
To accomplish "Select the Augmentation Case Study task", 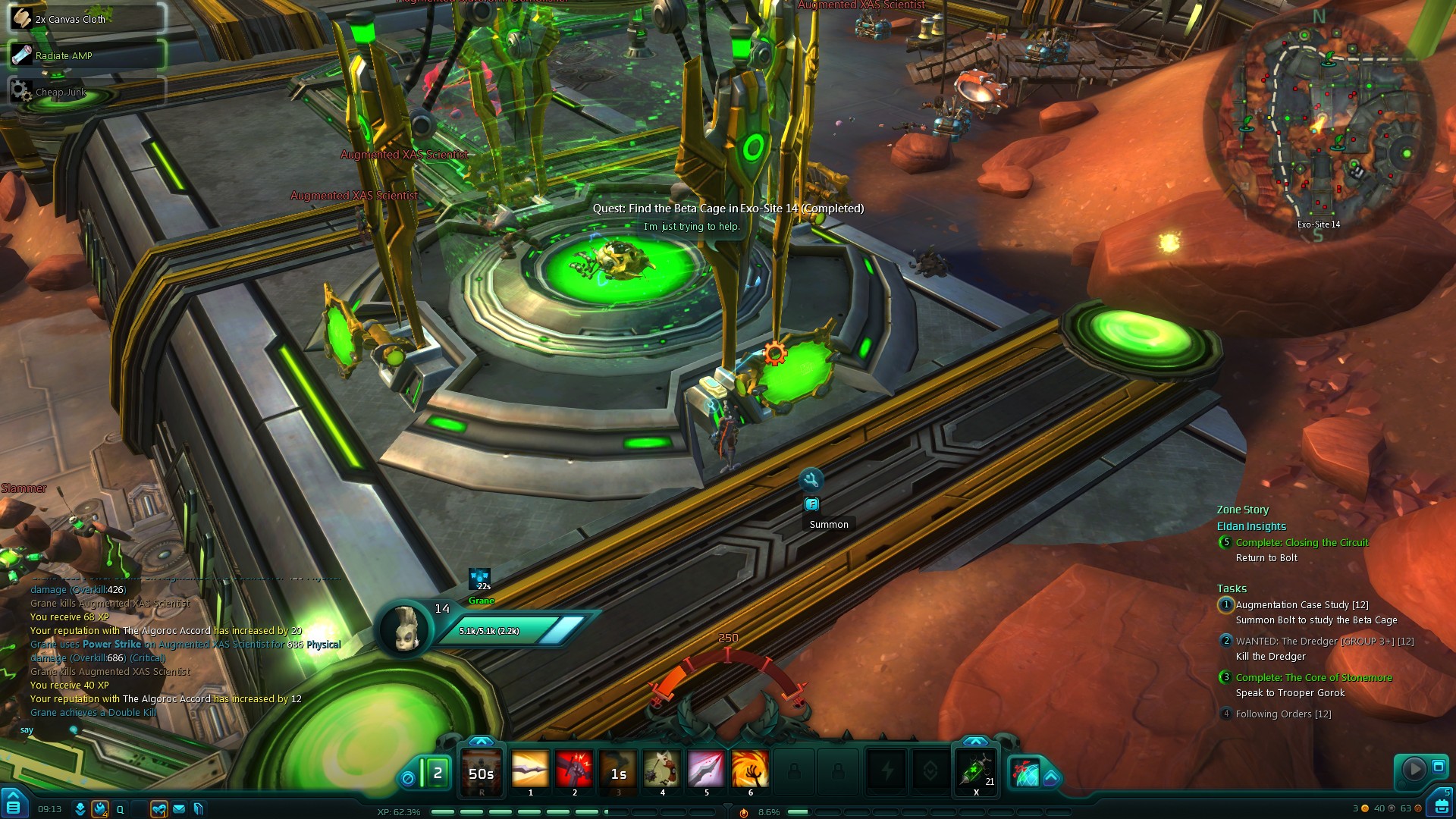I will (x=1301, y=605).
